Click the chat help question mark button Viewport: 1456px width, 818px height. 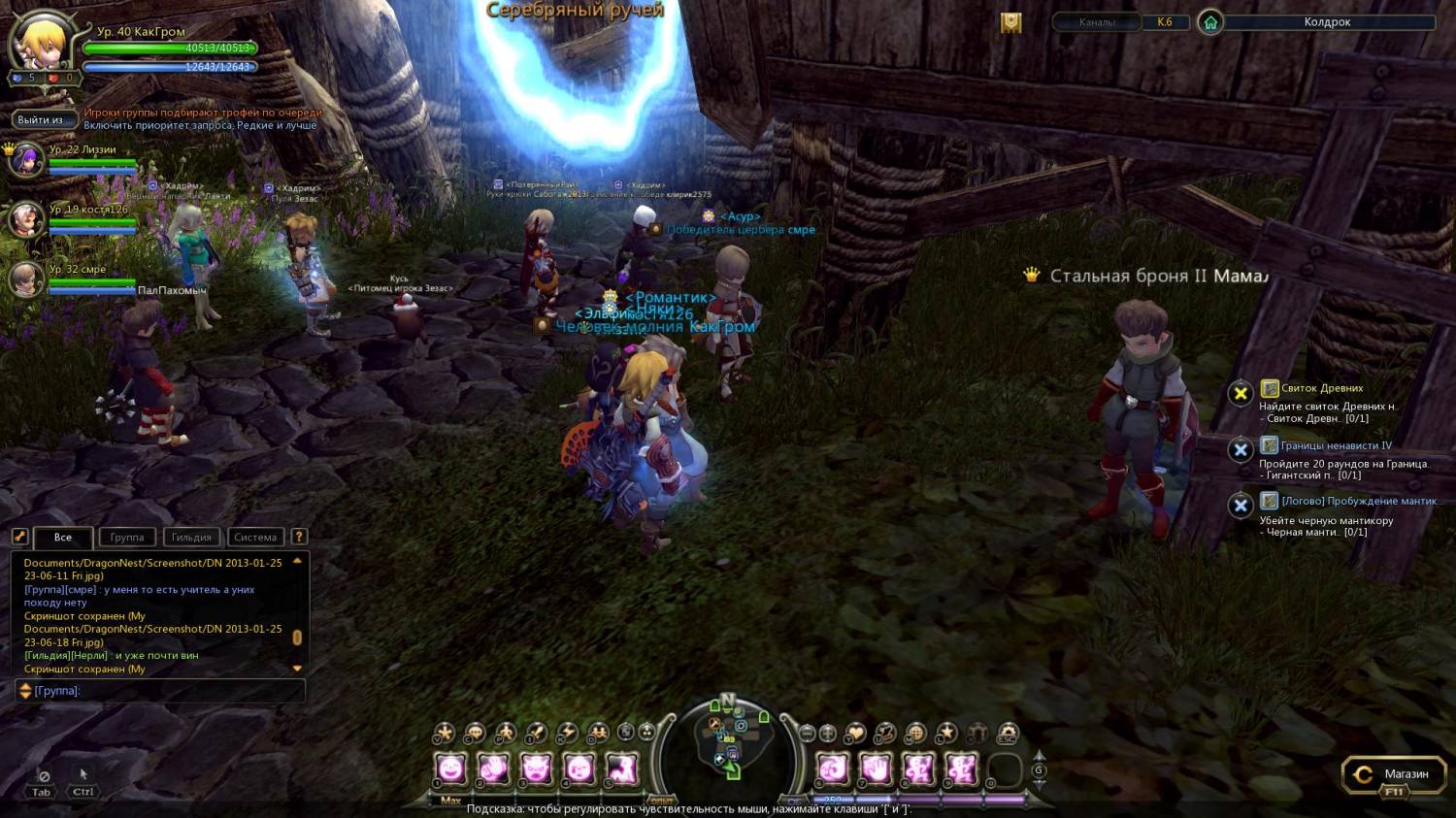coord(299,537)
